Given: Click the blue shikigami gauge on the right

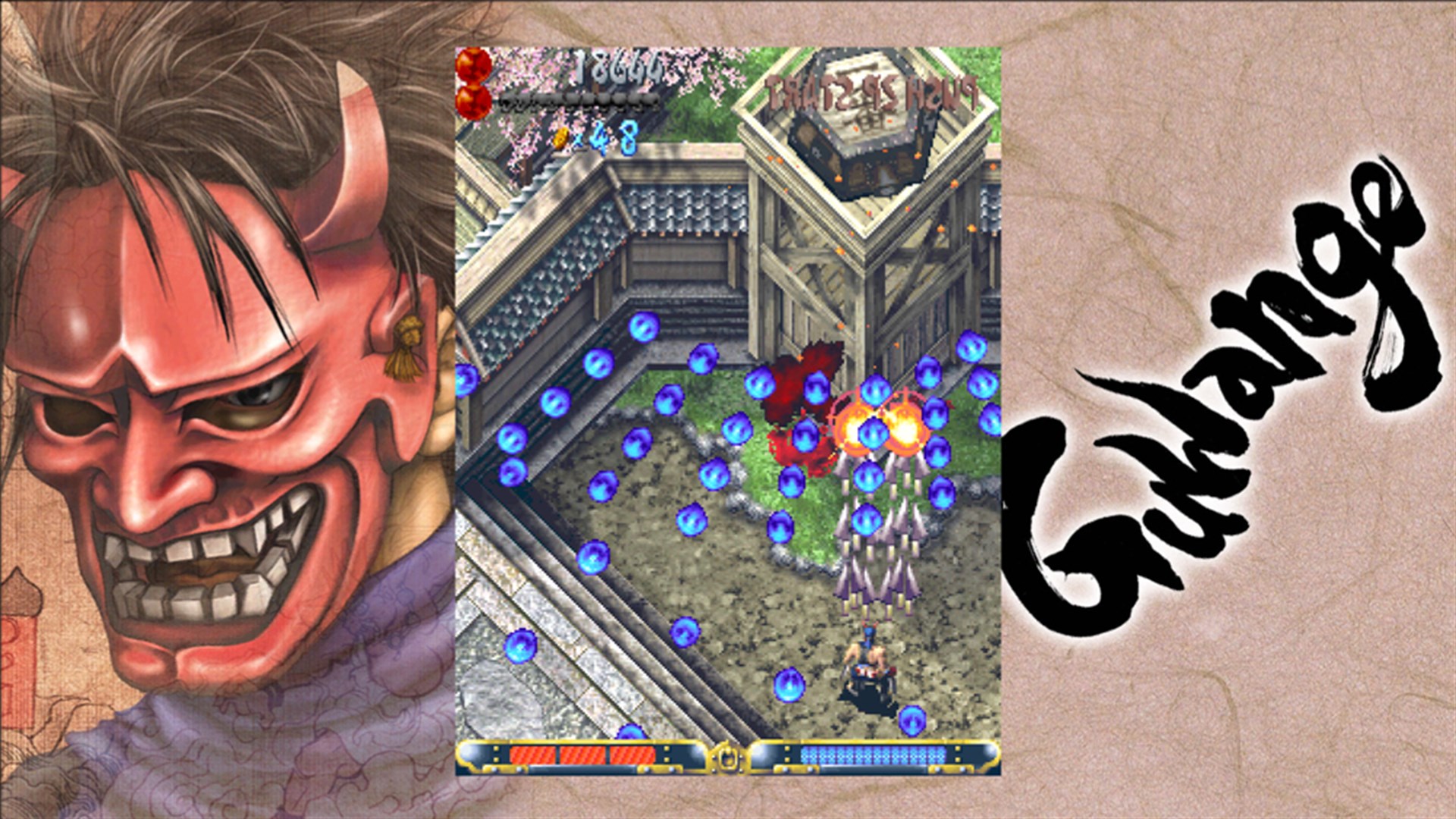Looking at the screenshot, I should [x=872, y=755].
